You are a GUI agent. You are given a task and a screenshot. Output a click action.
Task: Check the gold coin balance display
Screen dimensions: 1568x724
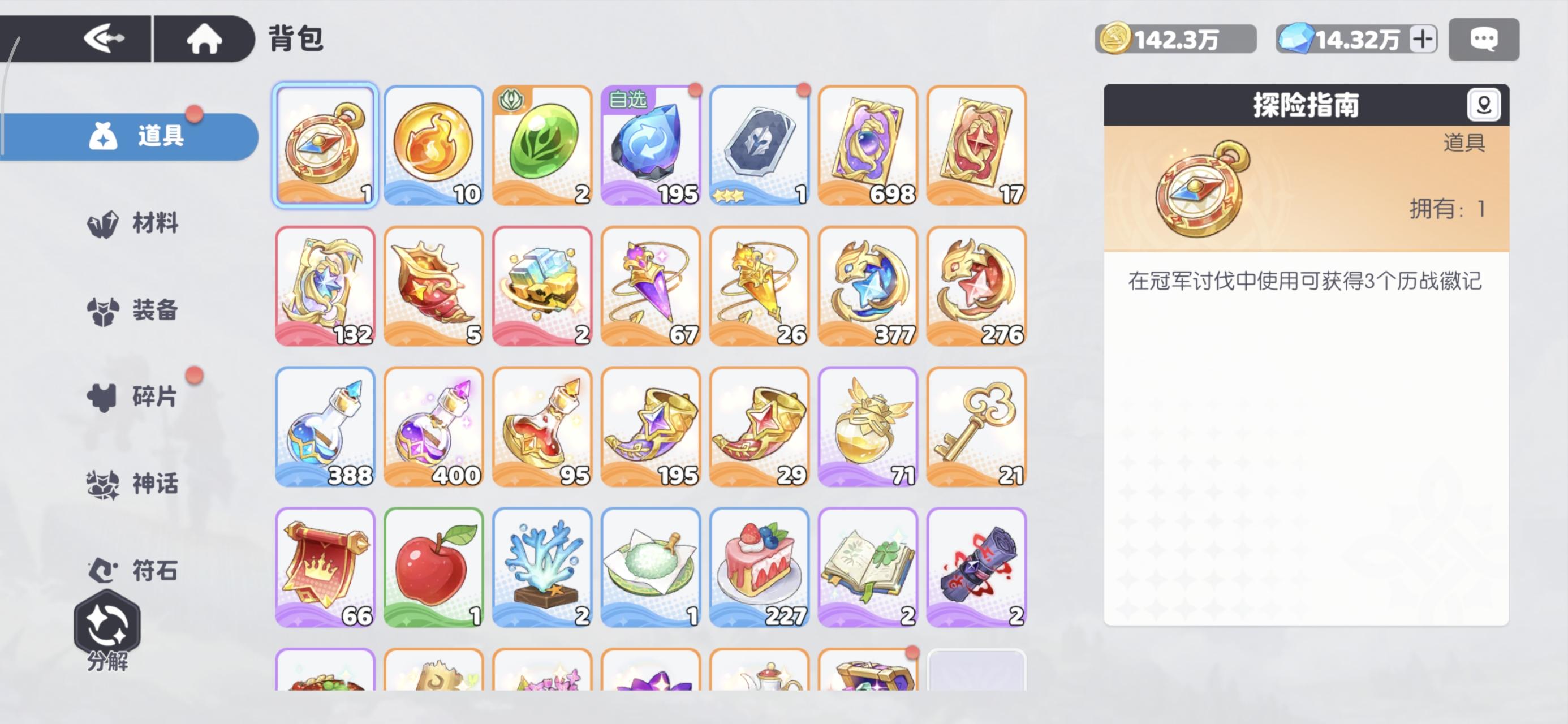click(1174, 38)
